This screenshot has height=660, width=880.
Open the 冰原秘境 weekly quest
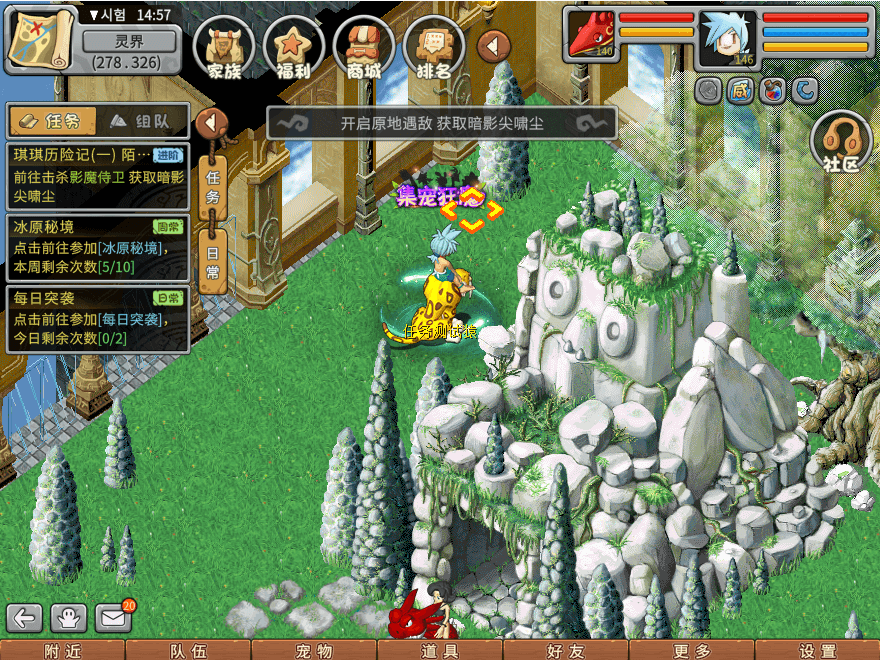(97, 247)
